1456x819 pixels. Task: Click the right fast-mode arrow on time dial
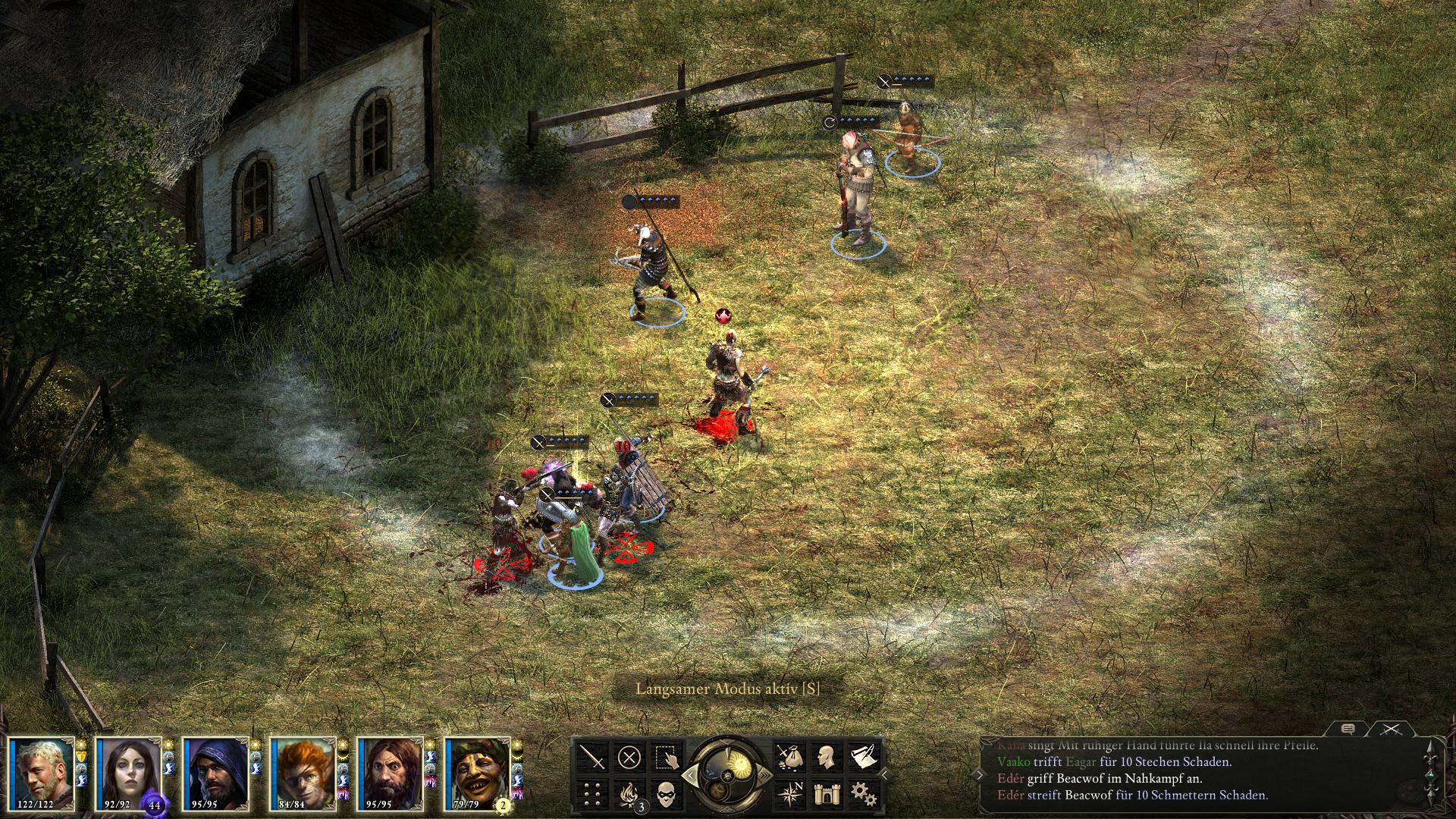764,774
